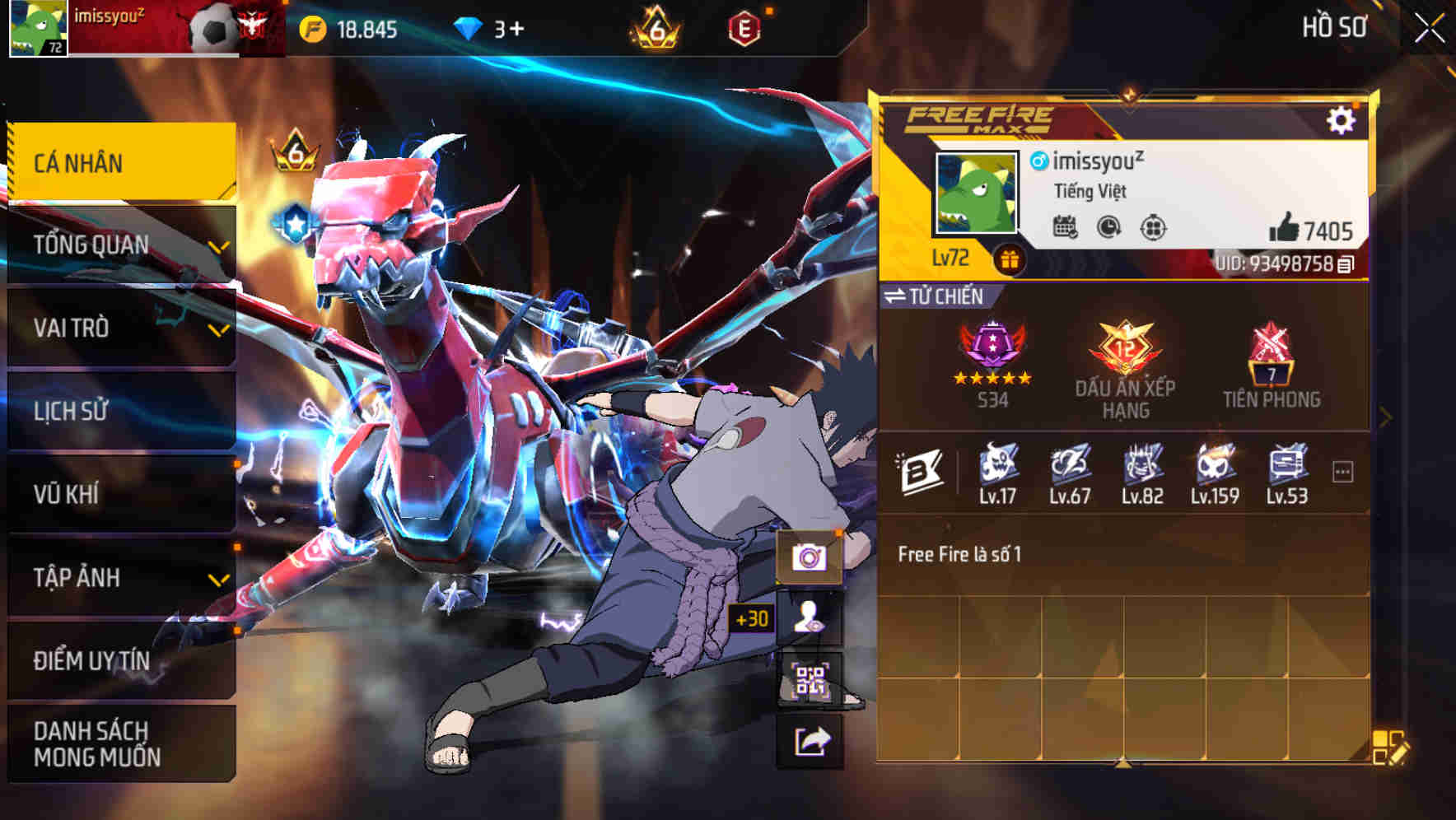Click the play-time clock icon on the profile card

tap(1107, 228)
